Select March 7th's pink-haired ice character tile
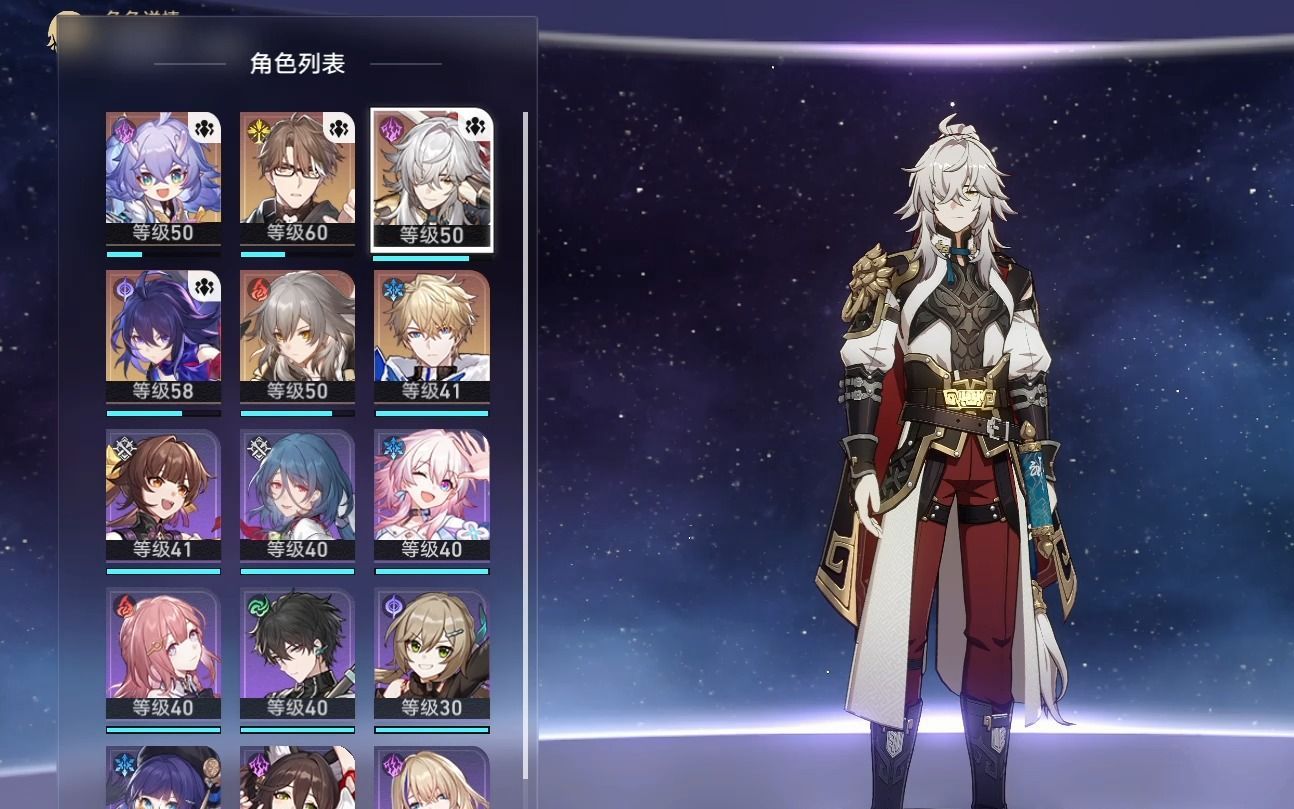 tap(431, 496)
